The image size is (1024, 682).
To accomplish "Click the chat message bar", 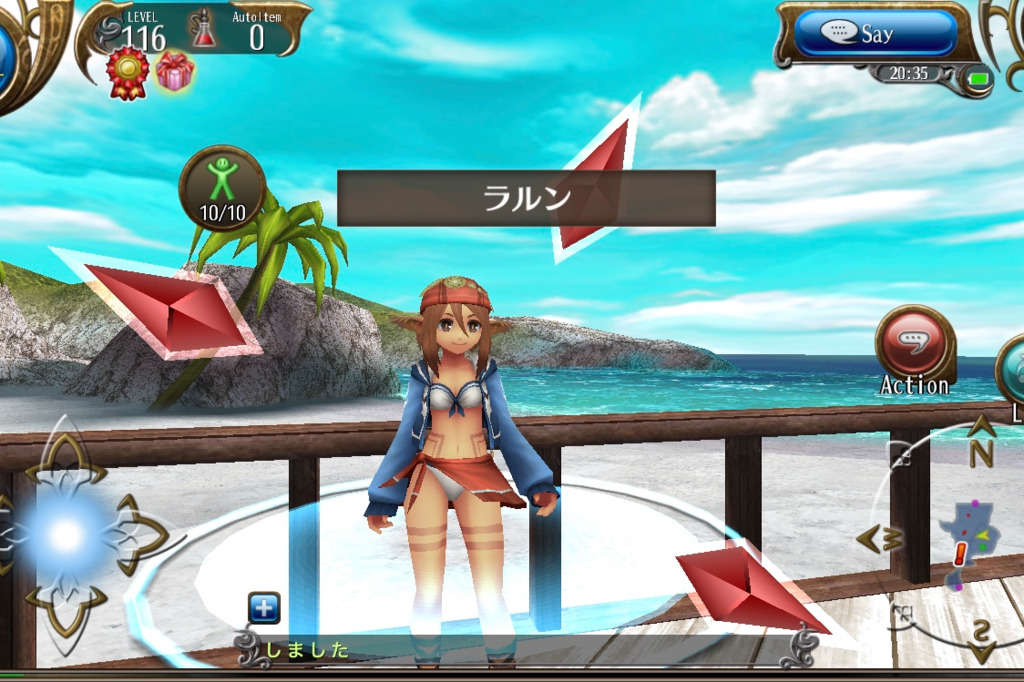I will [x=520, y=649].
